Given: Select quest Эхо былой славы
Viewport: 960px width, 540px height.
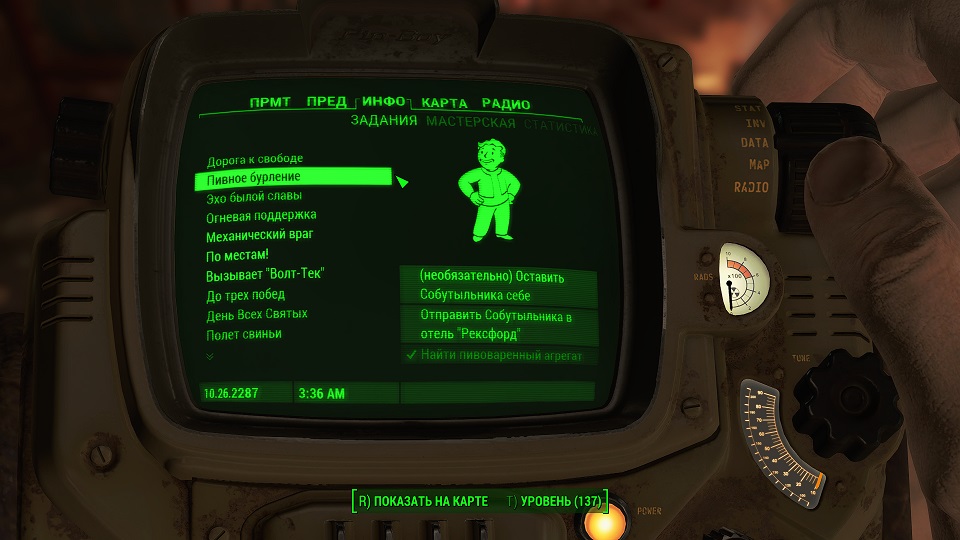Looking at the screenshot, I should point(253,197).
